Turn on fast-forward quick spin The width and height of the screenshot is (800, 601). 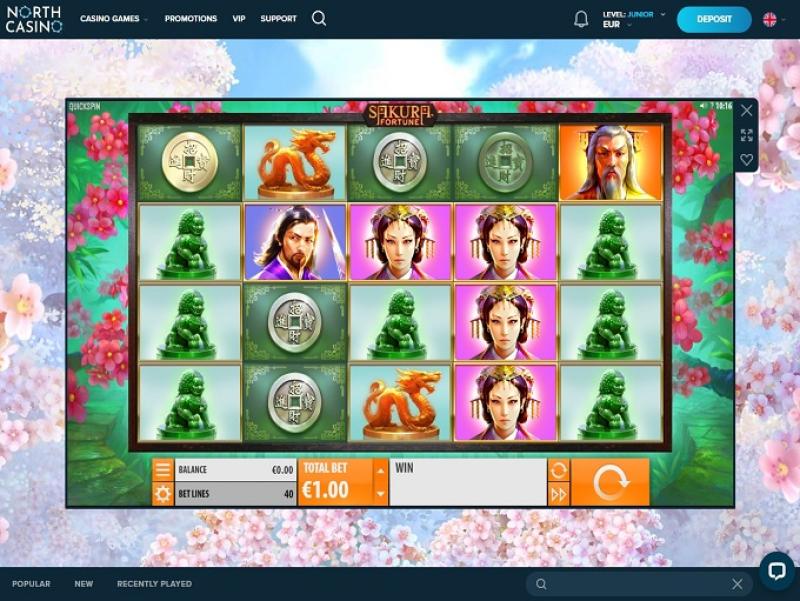pos(559,494)
